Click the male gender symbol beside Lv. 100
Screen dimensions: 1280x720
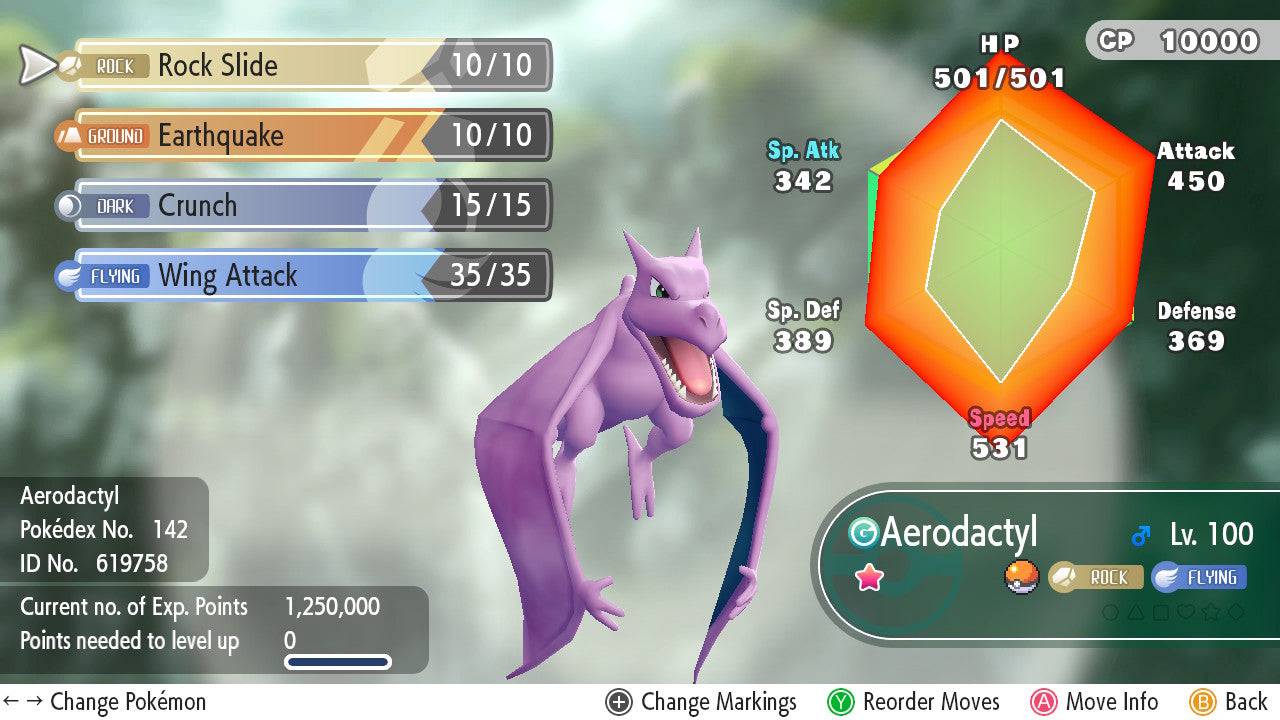(1139, 533)
